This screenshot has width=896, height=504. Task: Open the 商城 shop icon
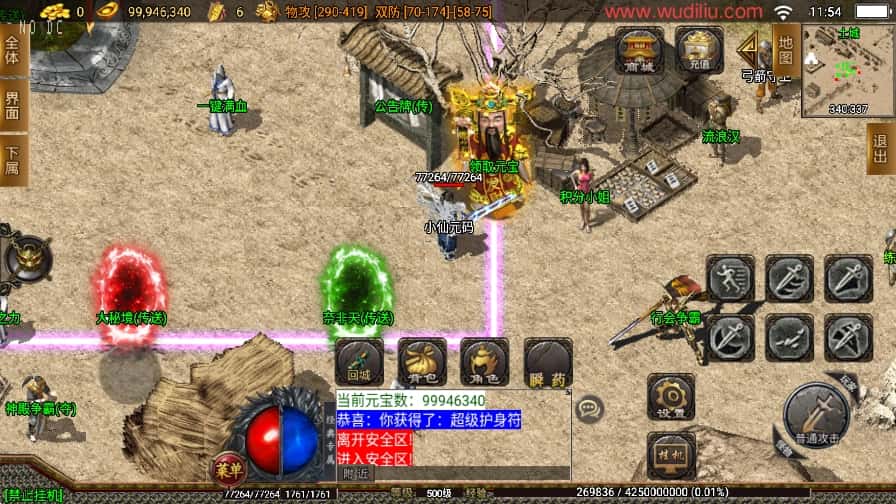[x=640, y=50]
